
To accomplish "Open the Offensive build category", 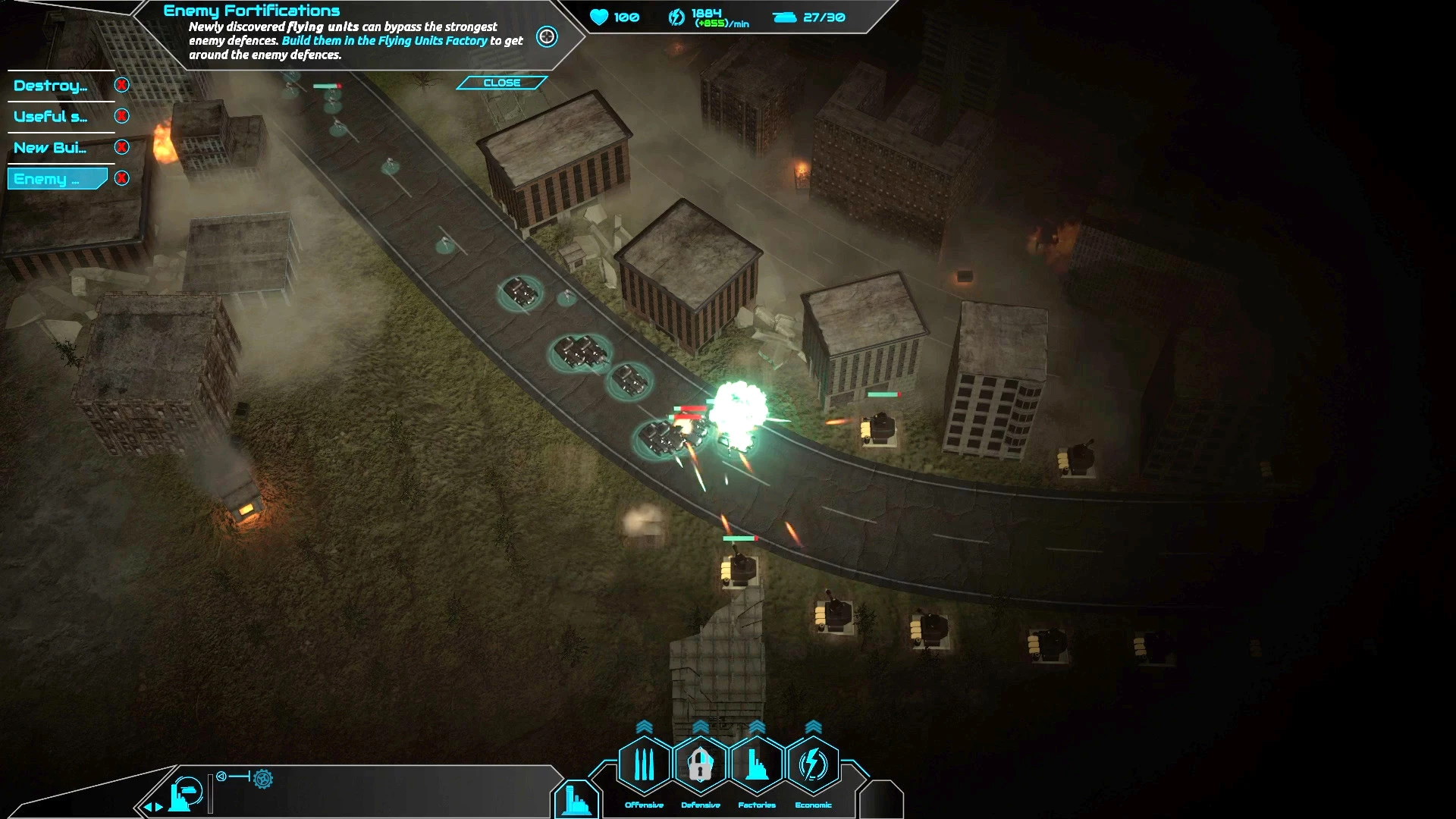I will (644, 764).
